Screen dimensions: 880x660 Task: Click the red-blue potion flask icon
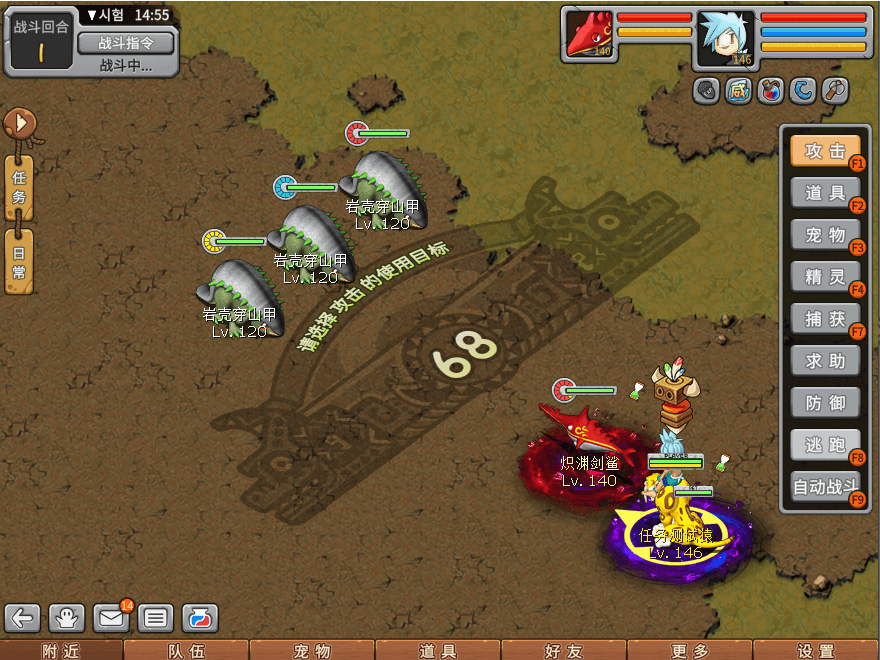tap(769, 90)
